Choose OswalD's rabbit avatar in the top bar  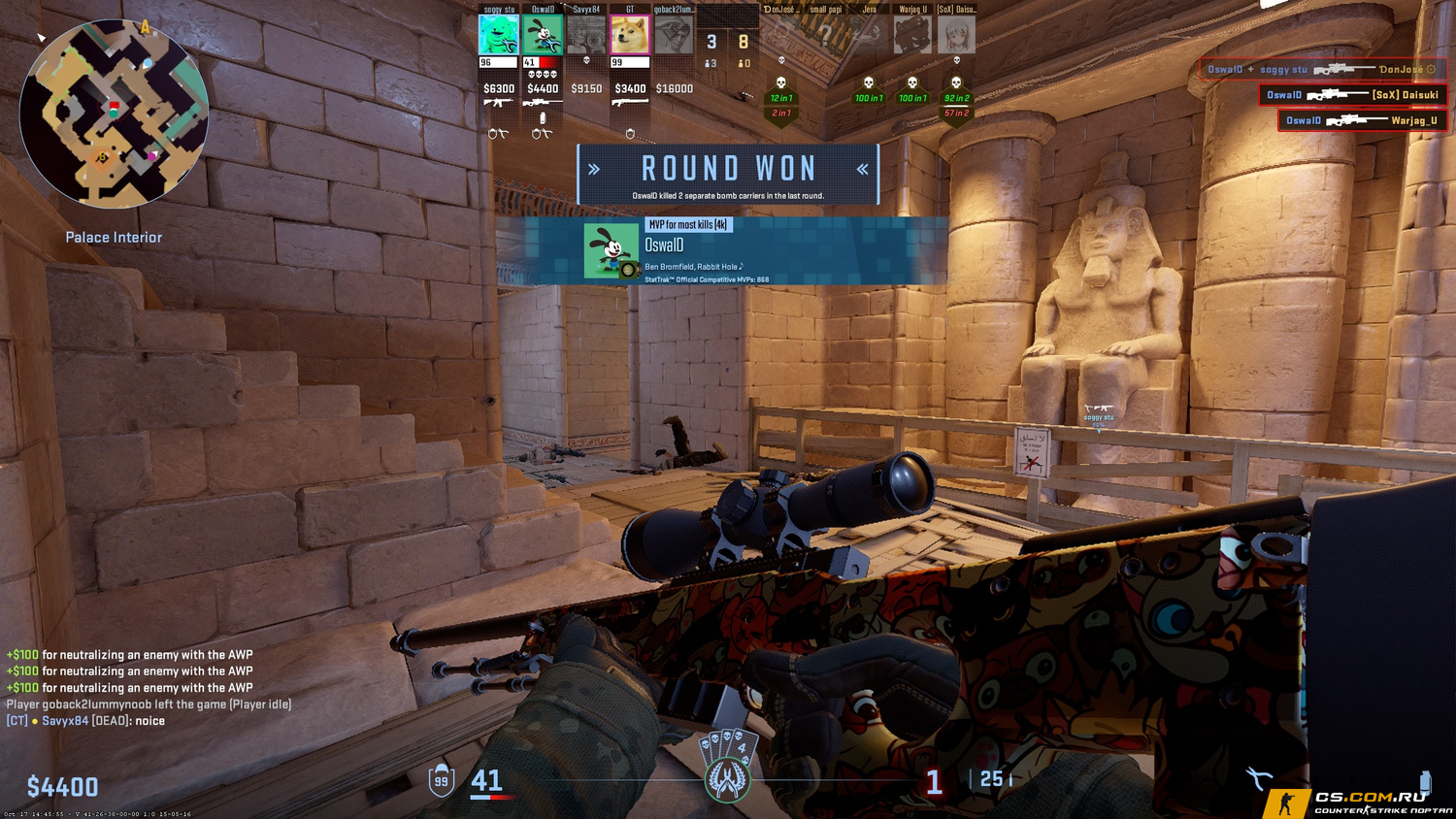click(543, 35)
